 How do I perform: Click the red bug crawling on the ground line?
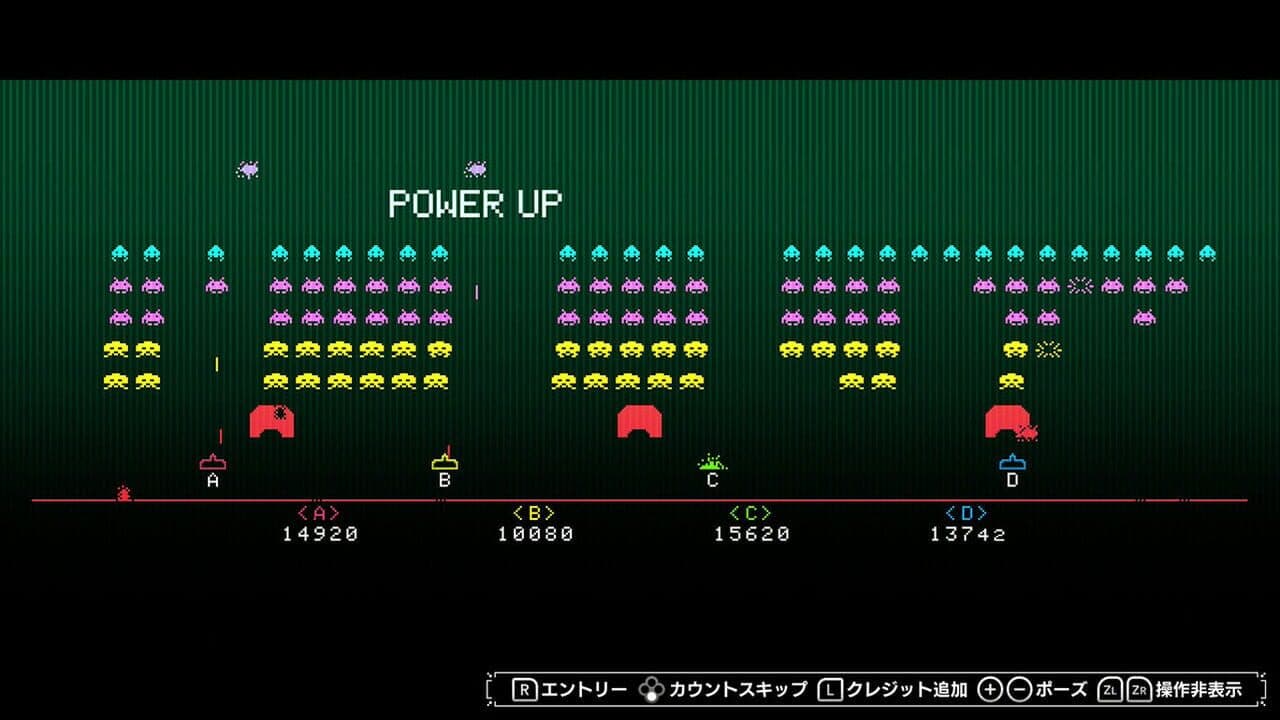[124, 491]
